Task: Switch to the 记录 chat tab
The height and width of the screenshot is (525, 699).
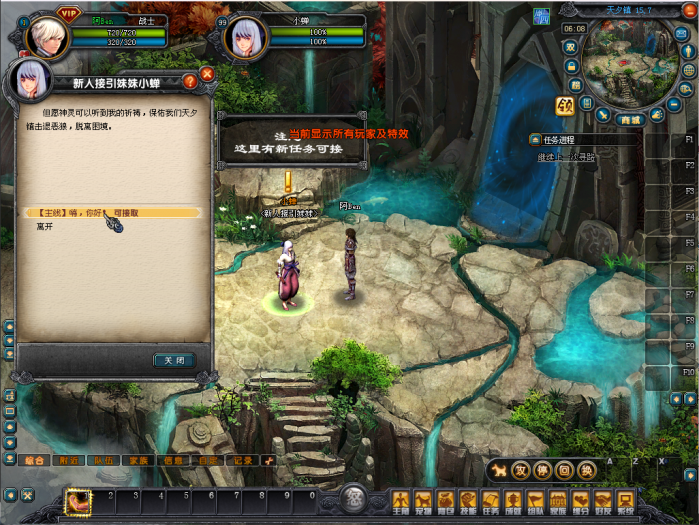Action: [243, 460]
